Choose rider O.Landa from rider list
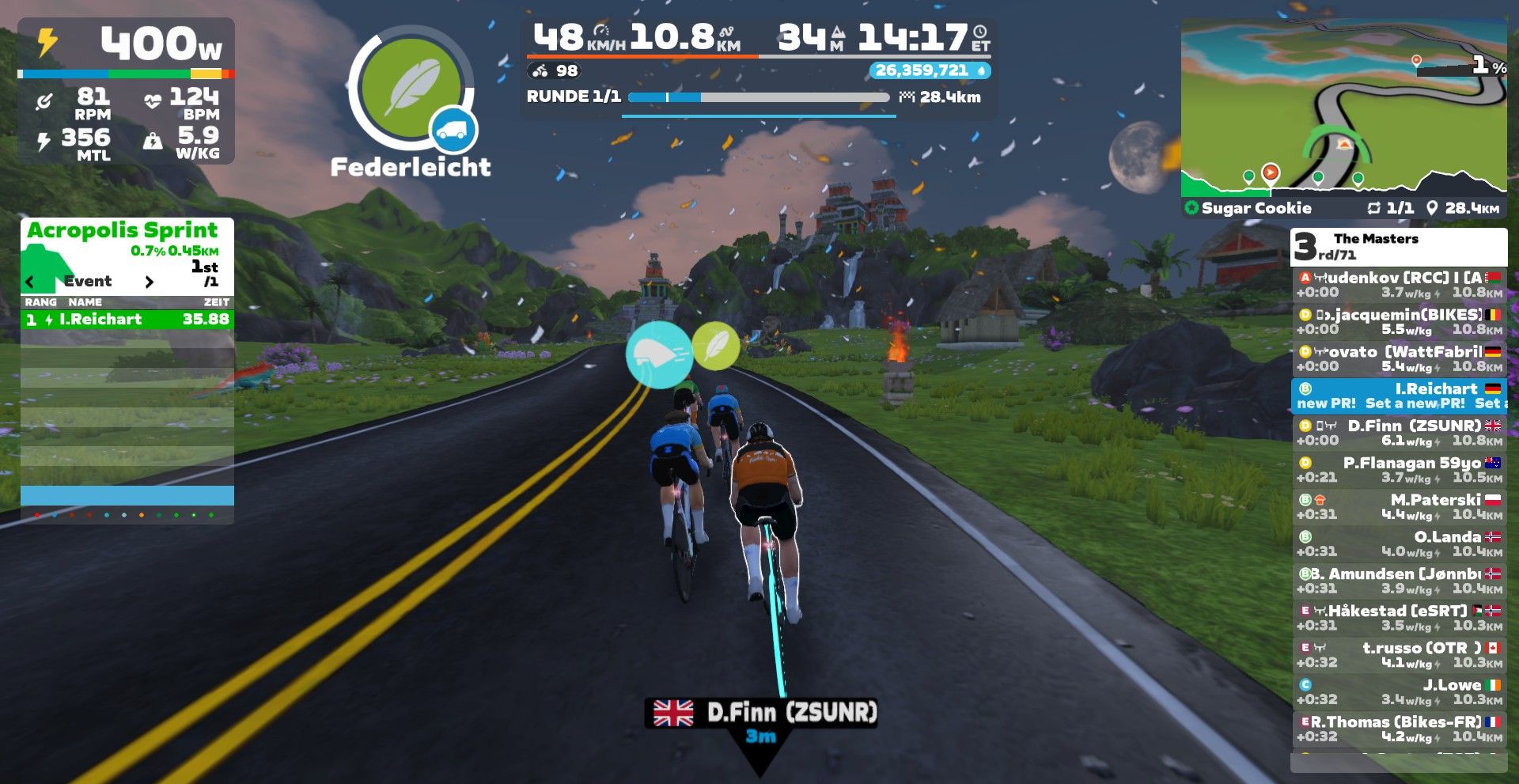 click(x=1399, y=544)
